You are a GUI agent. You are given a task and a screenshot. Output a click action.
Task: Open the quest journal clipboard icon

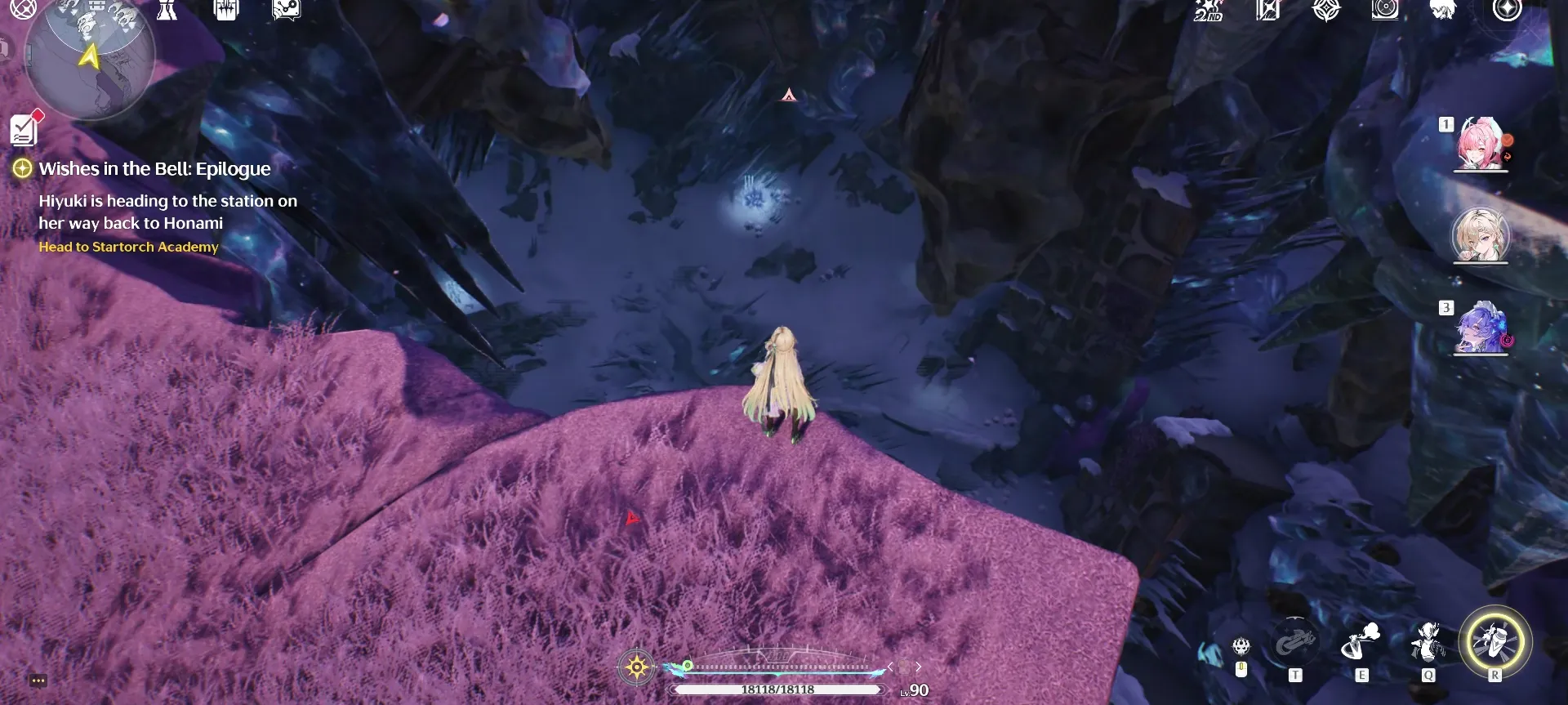pyautogui.click(x=24, y=129)
